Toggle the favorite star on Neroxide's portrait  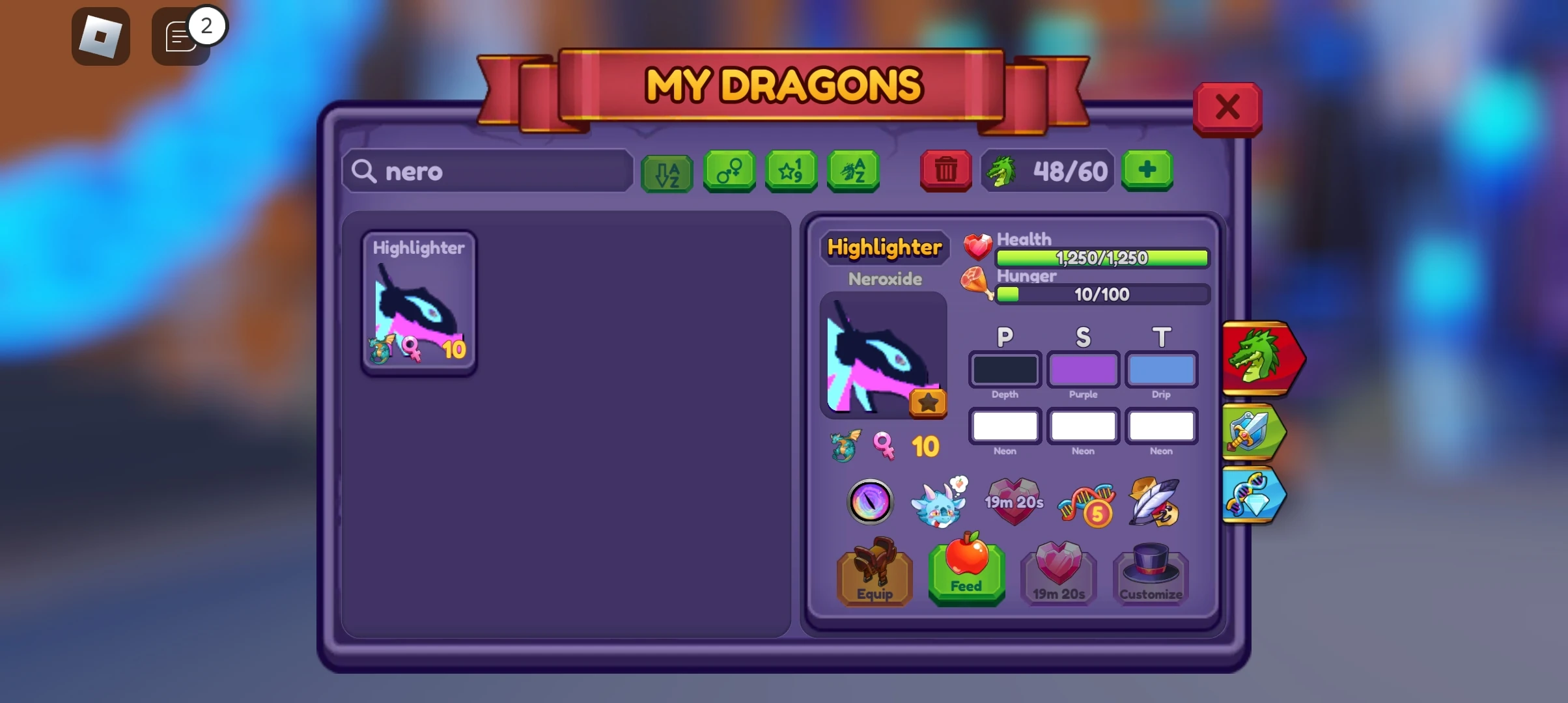928,402
